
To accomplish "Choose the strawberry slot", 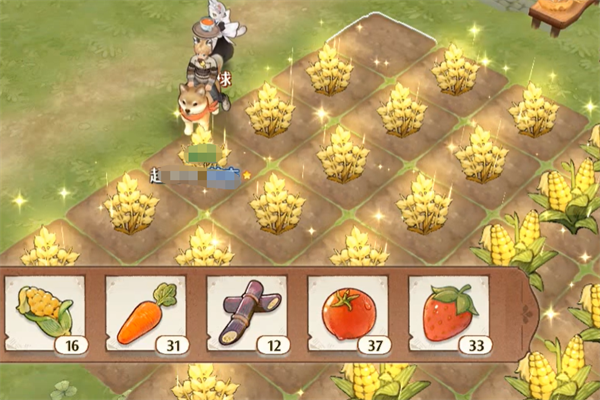I will point(449,316).
